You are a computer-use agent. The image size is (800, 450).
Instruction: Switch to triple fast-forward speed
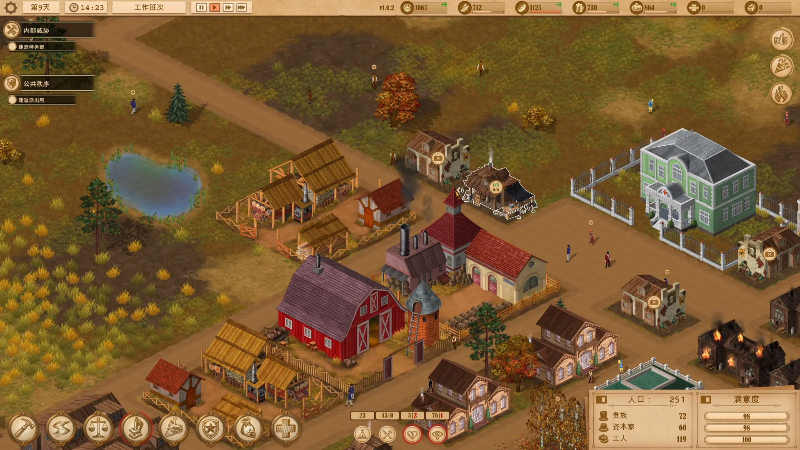(x=242, y=7)
